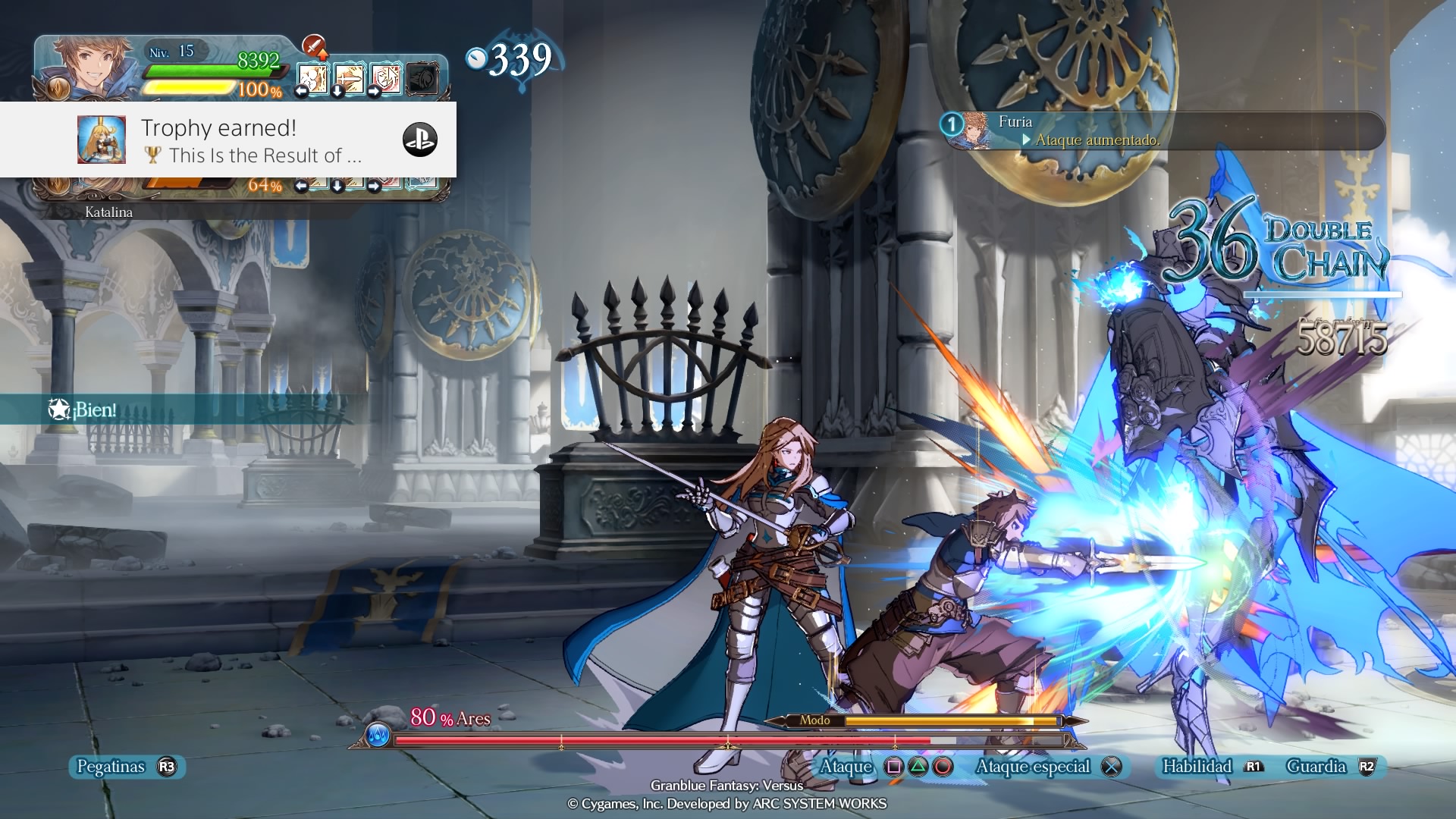Choose the Guardia command label
Screen dimensions: 1456x819
pos(1316,767)
